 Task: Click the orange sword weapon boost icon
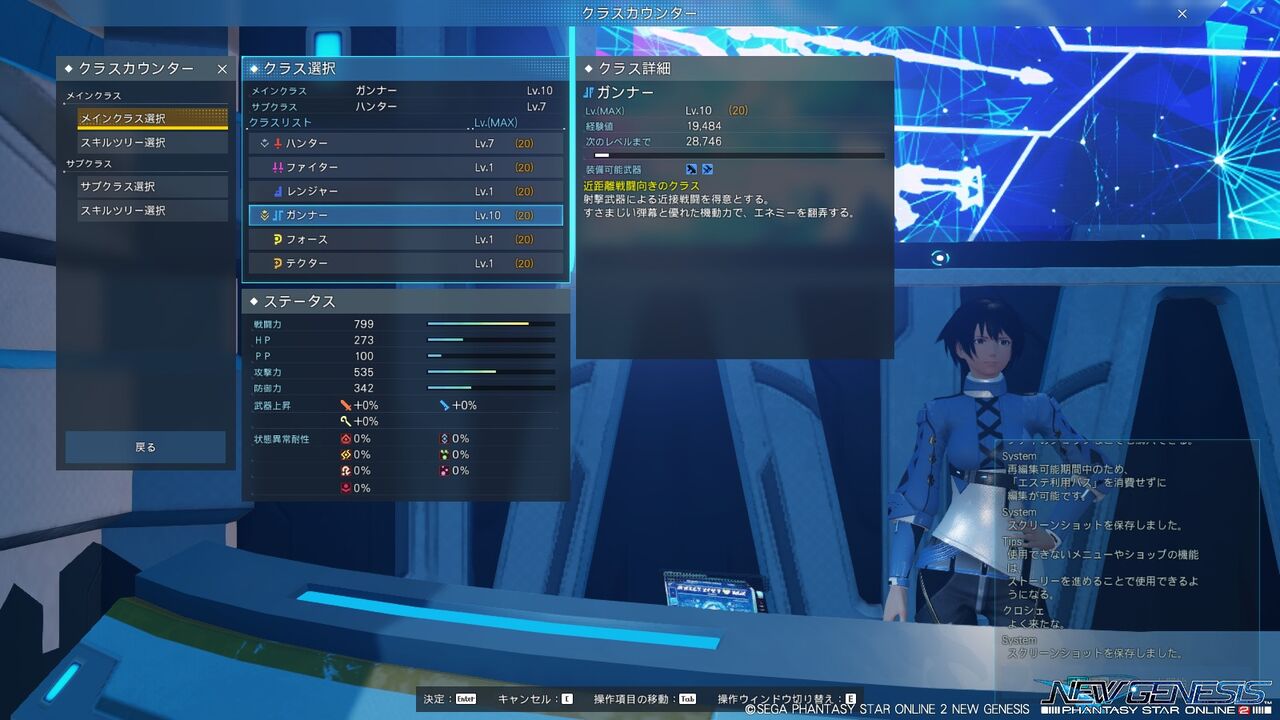point(345,405)
